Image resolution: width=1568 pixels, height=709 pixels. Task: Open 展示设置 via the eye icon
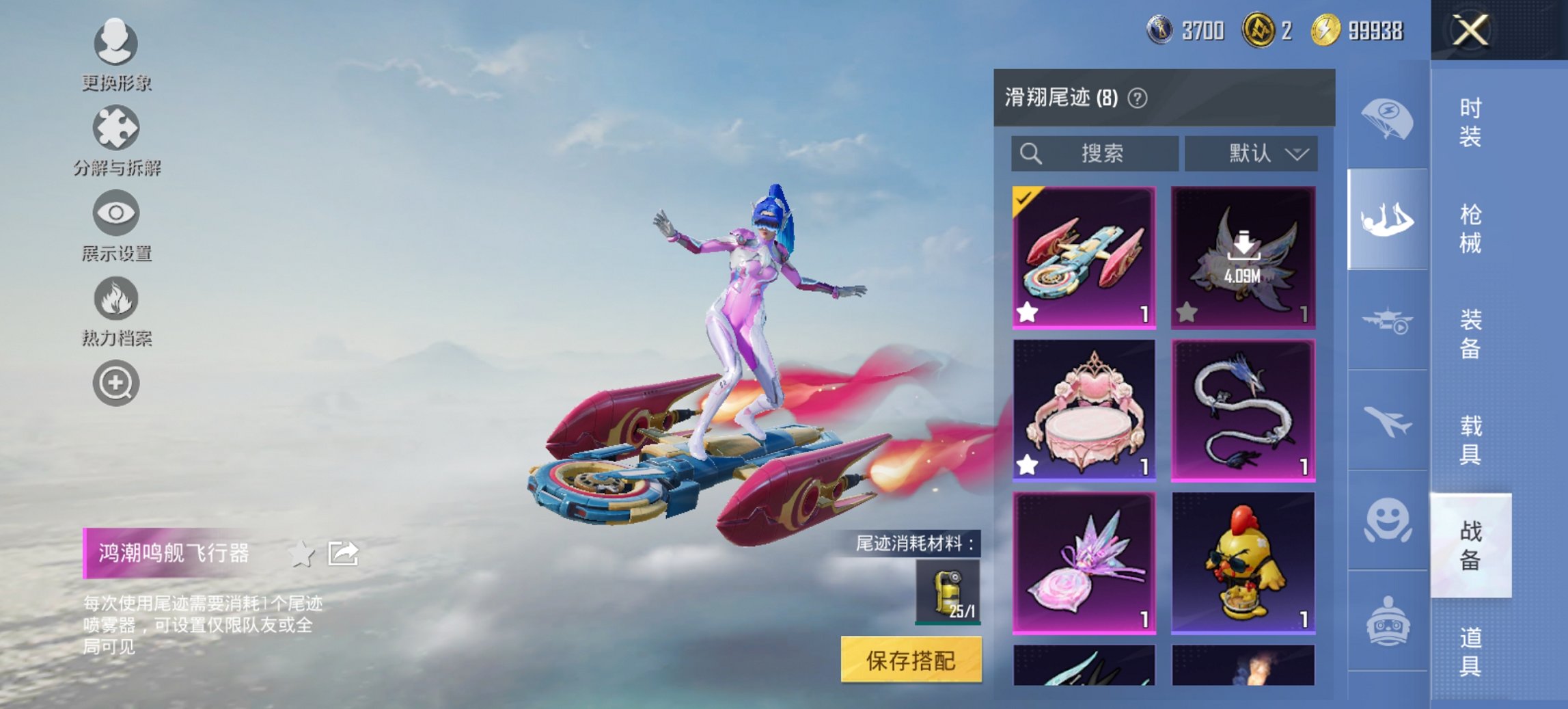[x=116, y=213]
